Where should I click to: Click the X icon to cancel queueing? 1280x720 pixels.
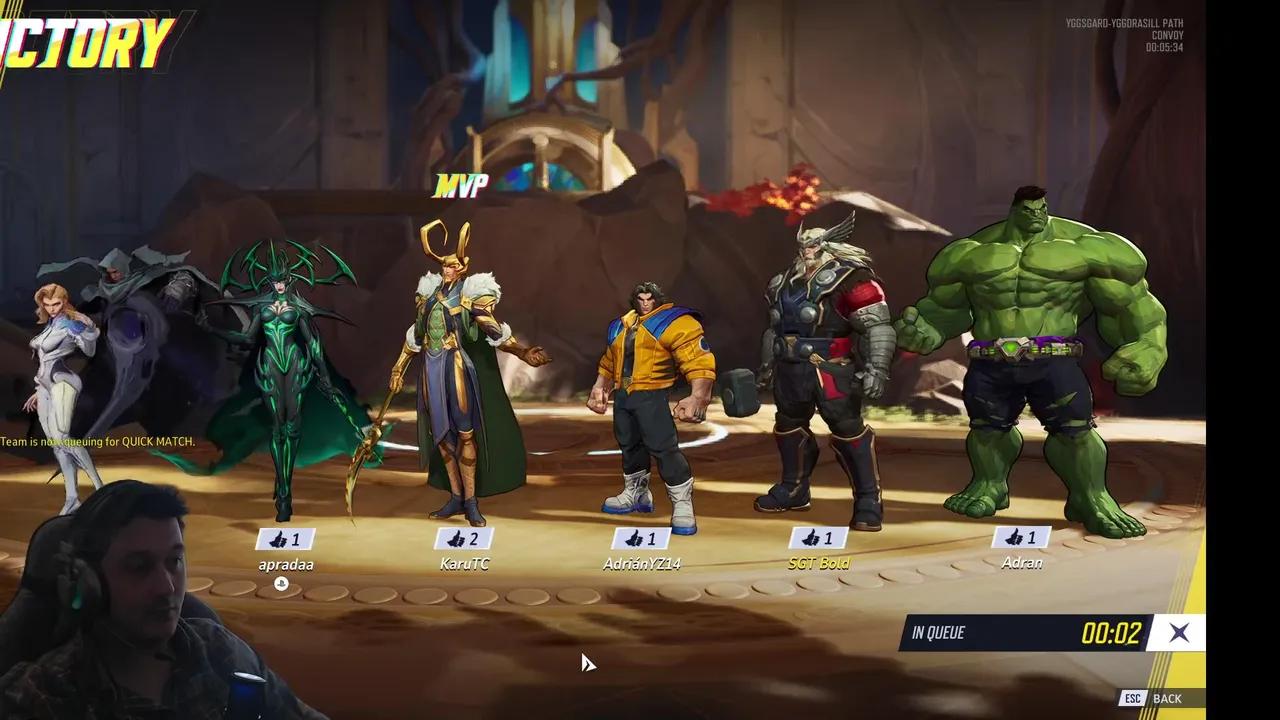pyautogui.click(x=1179, y=632)
